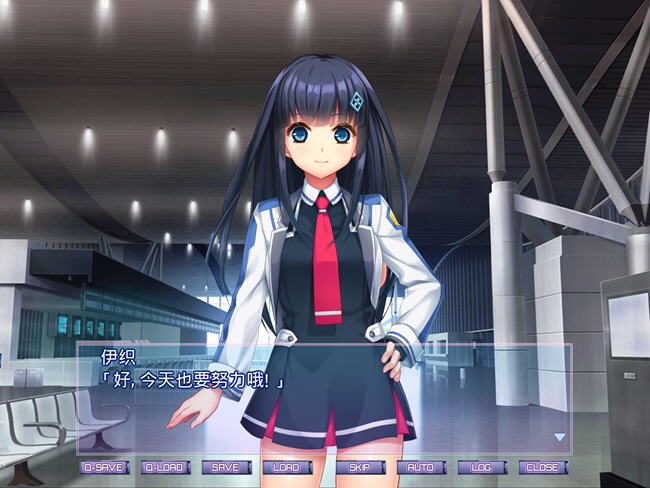Image resolution: width=650 pixels, height=488 pixels.
Task: Click the Q-SAVE quick save button
Action: pyautogui.click(x=104, y=467)
